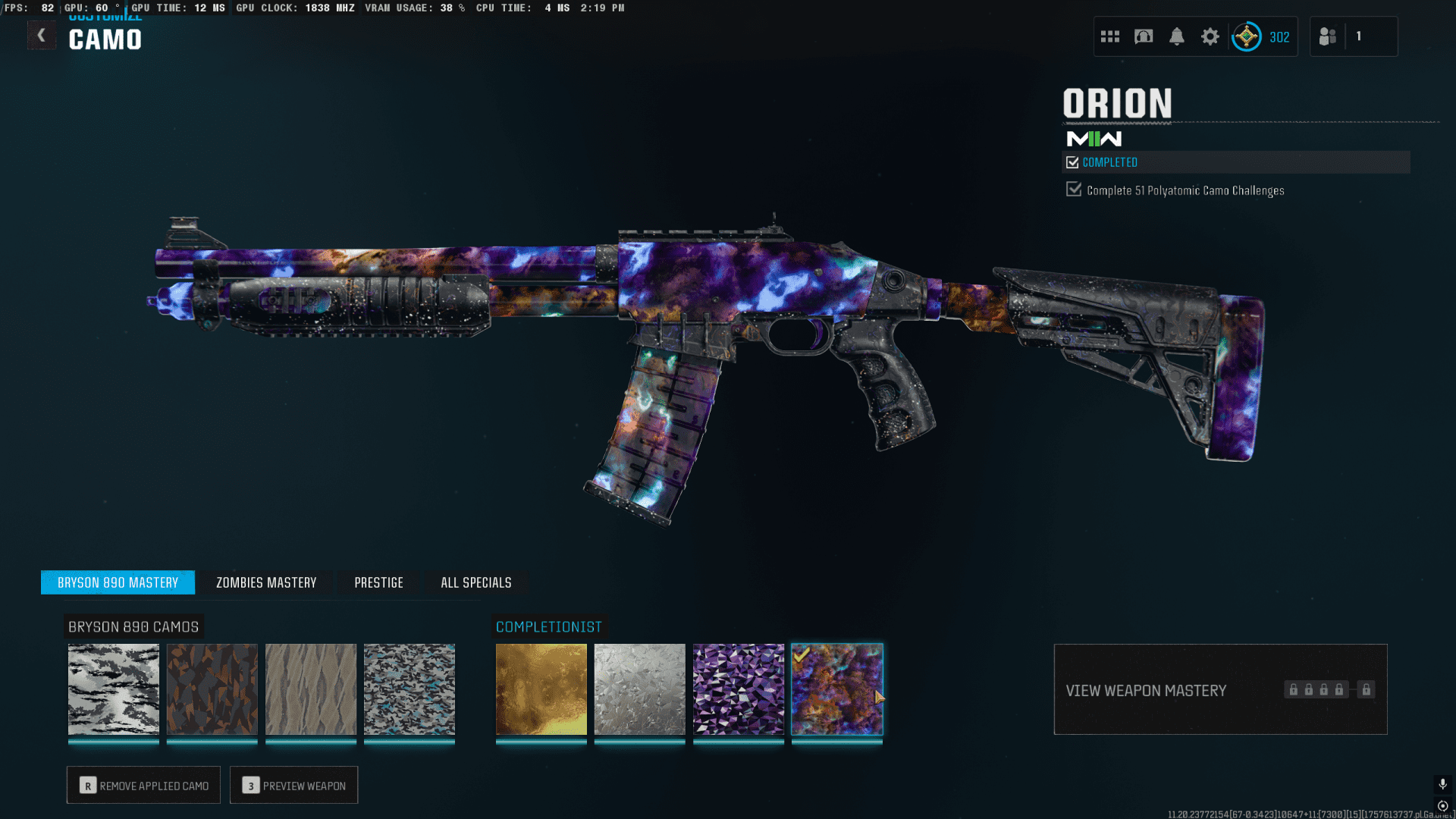Open the grid menu icon
This screenshot has height=819, width=1456.
[1110, 36]
